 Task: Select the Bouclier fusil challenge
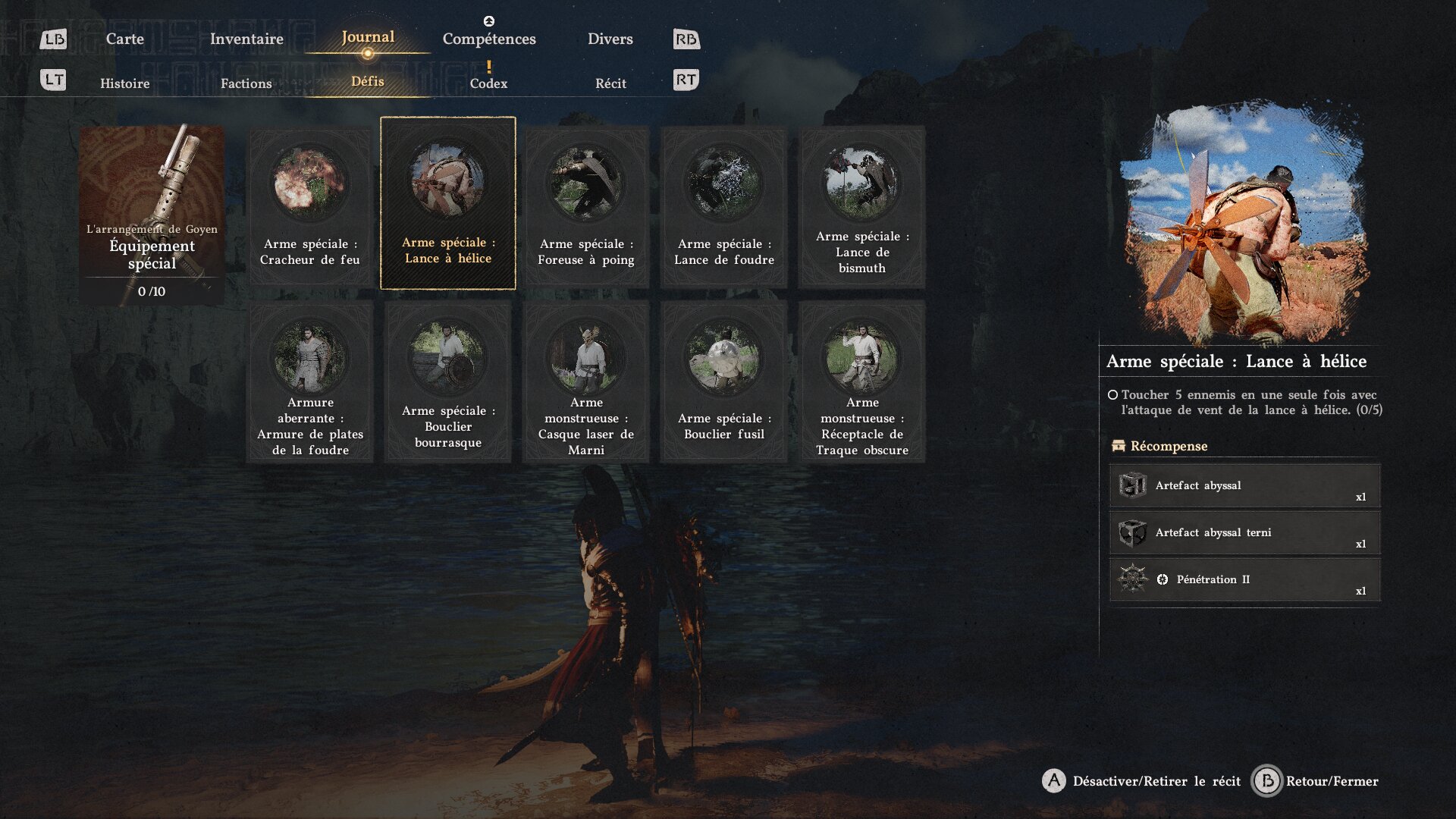pos(724,381)
